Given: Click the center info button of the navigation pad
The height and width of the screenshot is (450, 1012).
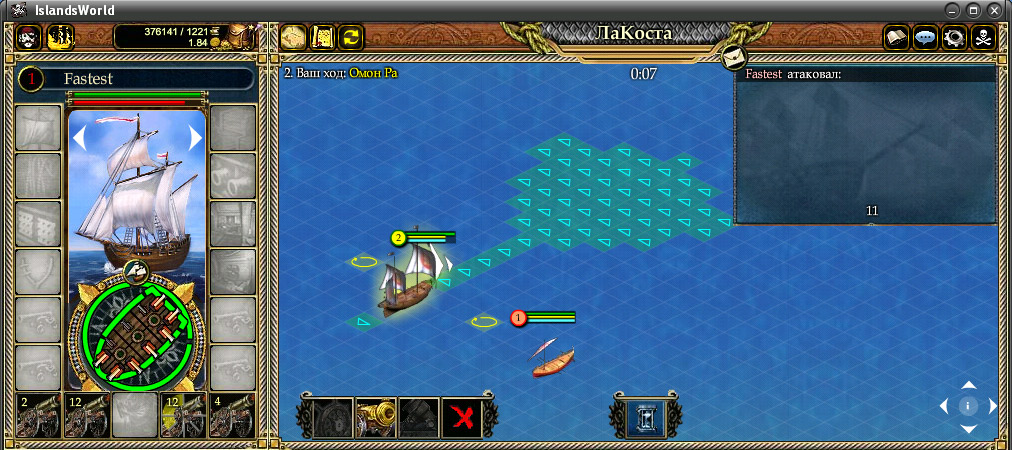Looking at the screenshot, I should coord(968,406).
